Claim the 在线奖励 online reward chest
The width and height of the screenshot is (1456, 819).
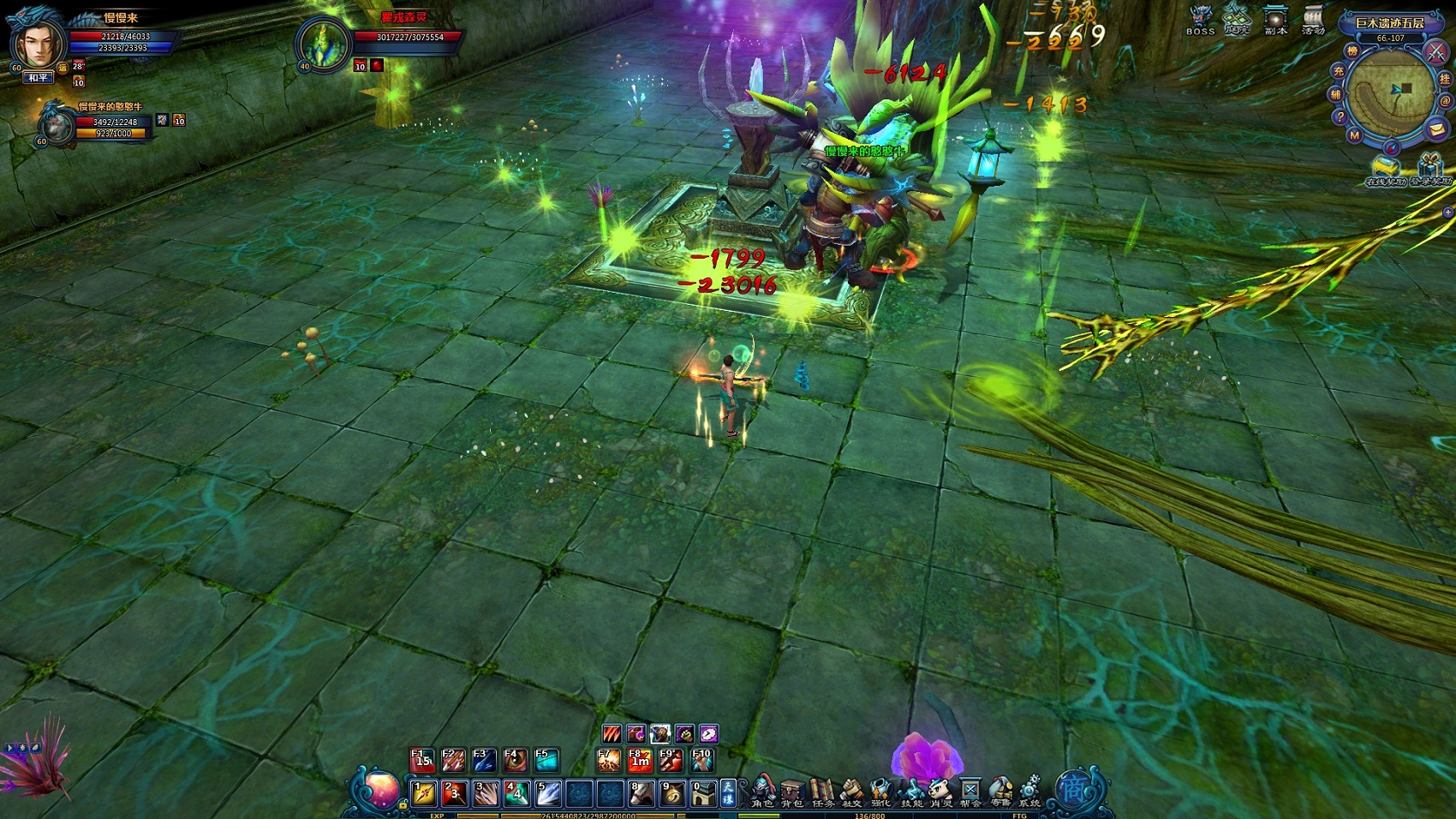pos(1385,168)
